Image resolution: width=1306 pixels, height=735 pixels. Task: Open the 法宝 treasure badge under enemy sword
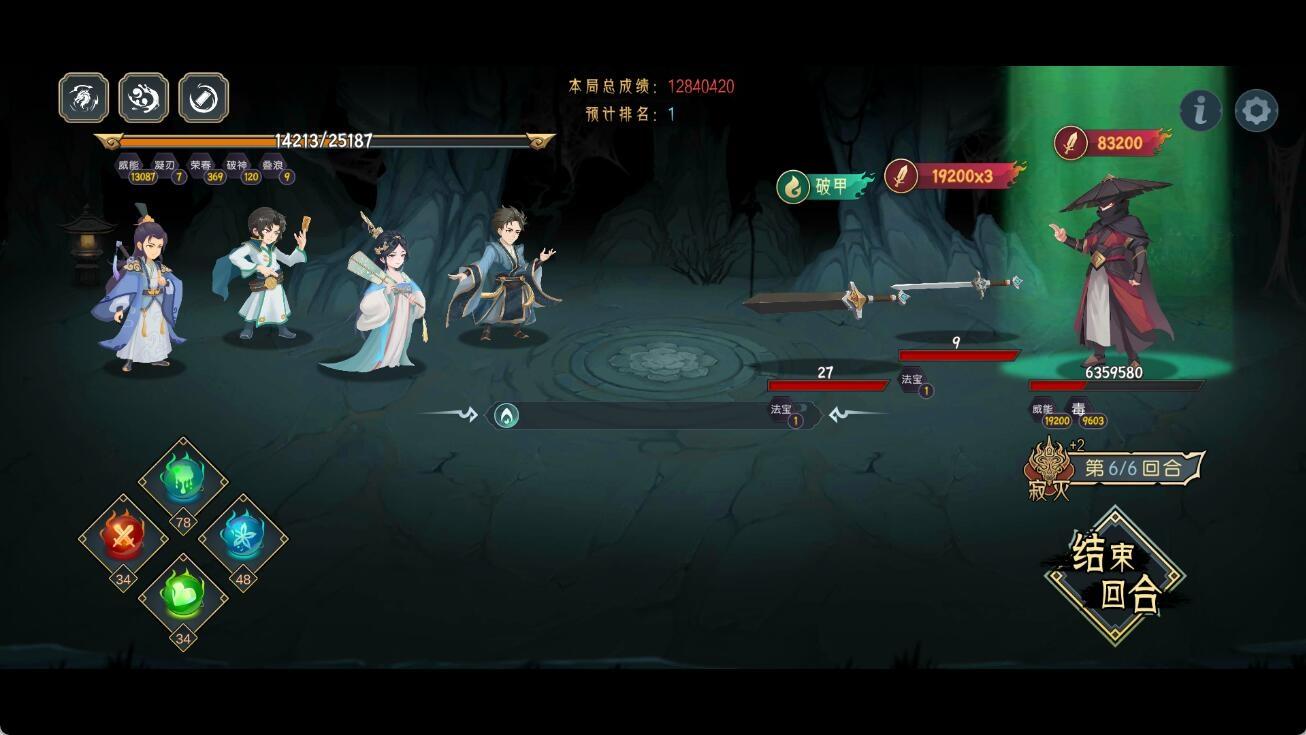913,382
